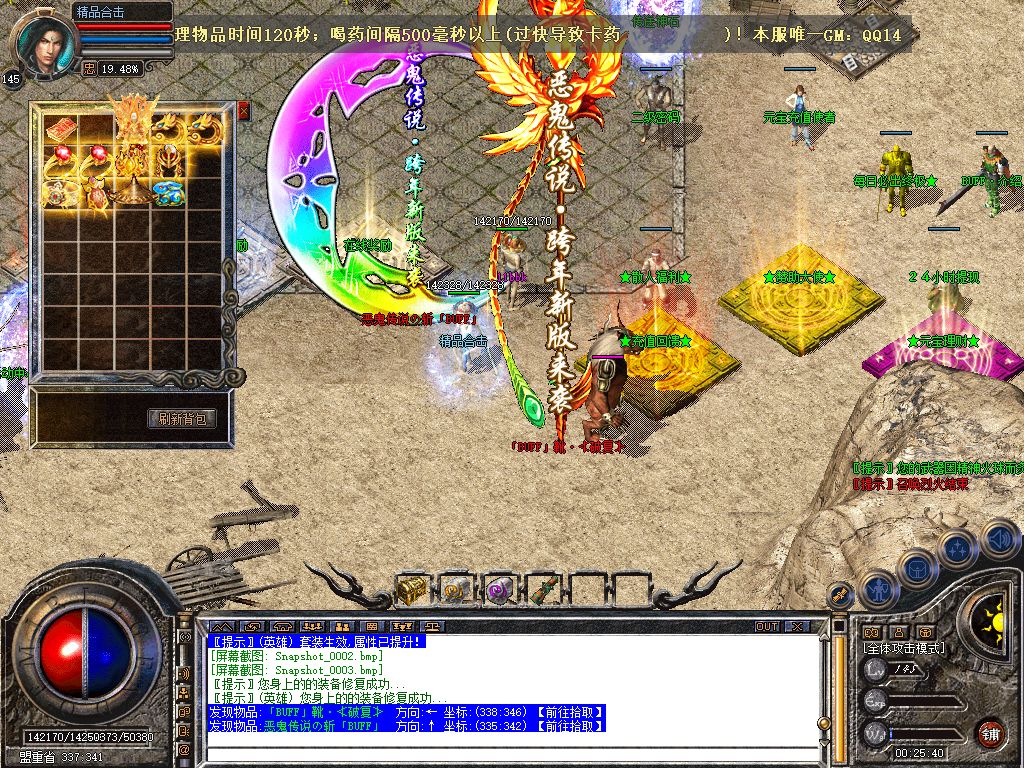Click the 刷新背包 refresh bag button
1024x768 pixels.
coord(182,419)
